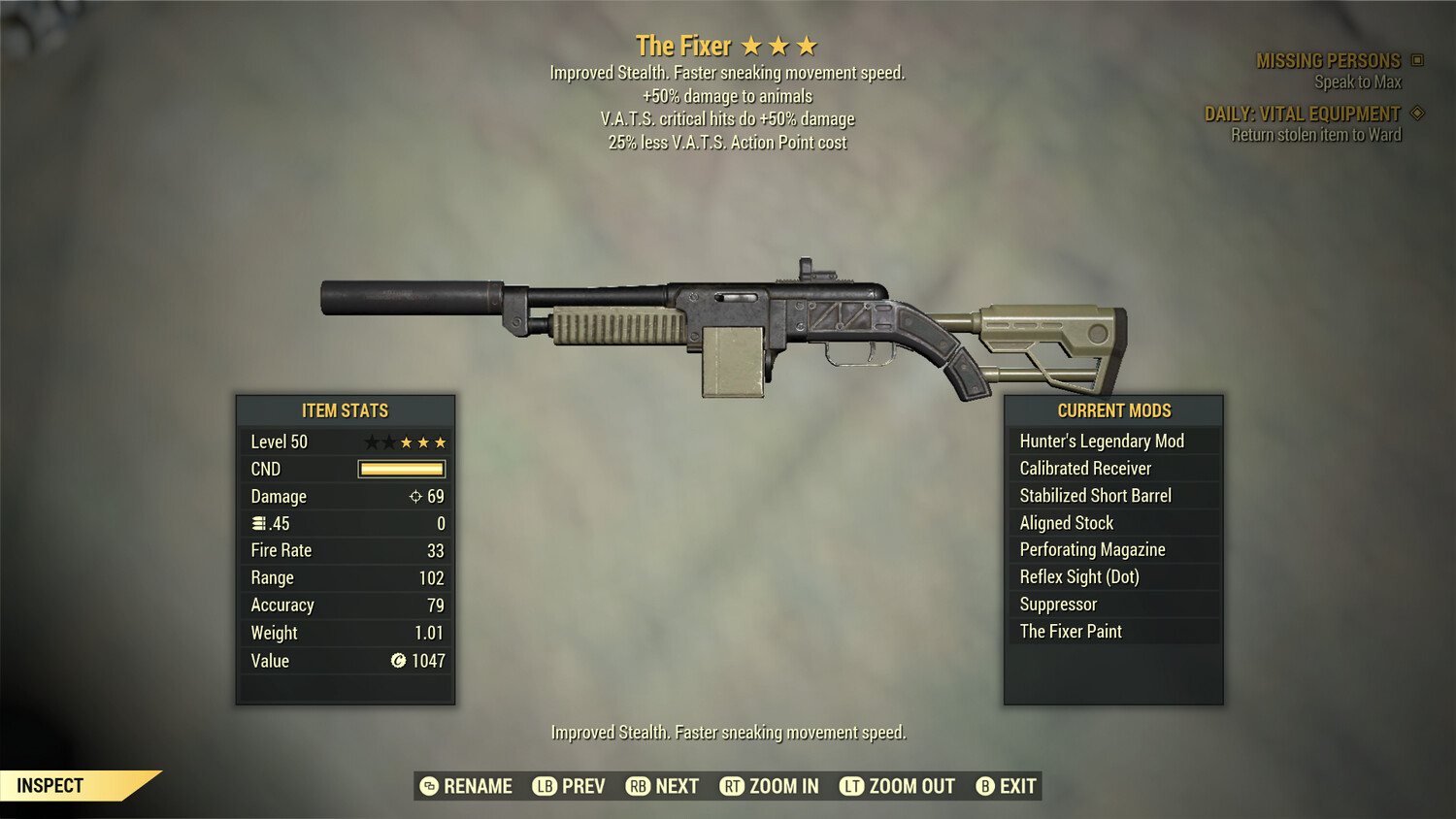Screen dimensions: 1456x819
Task: Select the CURRENT MODS panel header
Action: [1112, 410]
